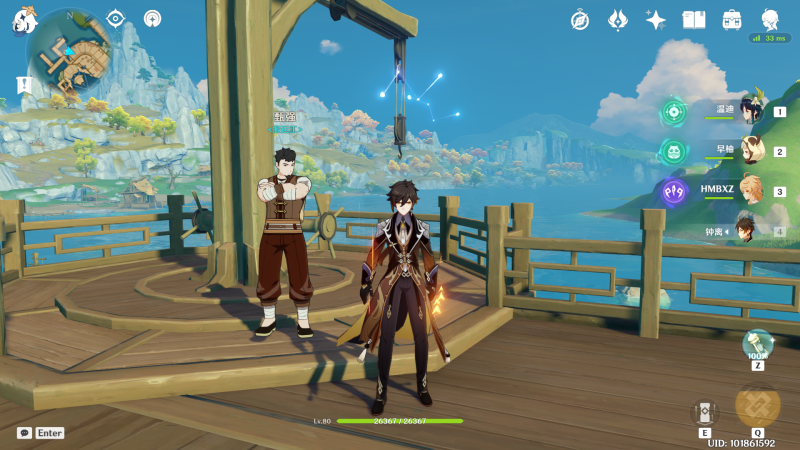The image size is (800, 450).
Task: Open the compass icon in the top bar
Action: coord(580,19)
